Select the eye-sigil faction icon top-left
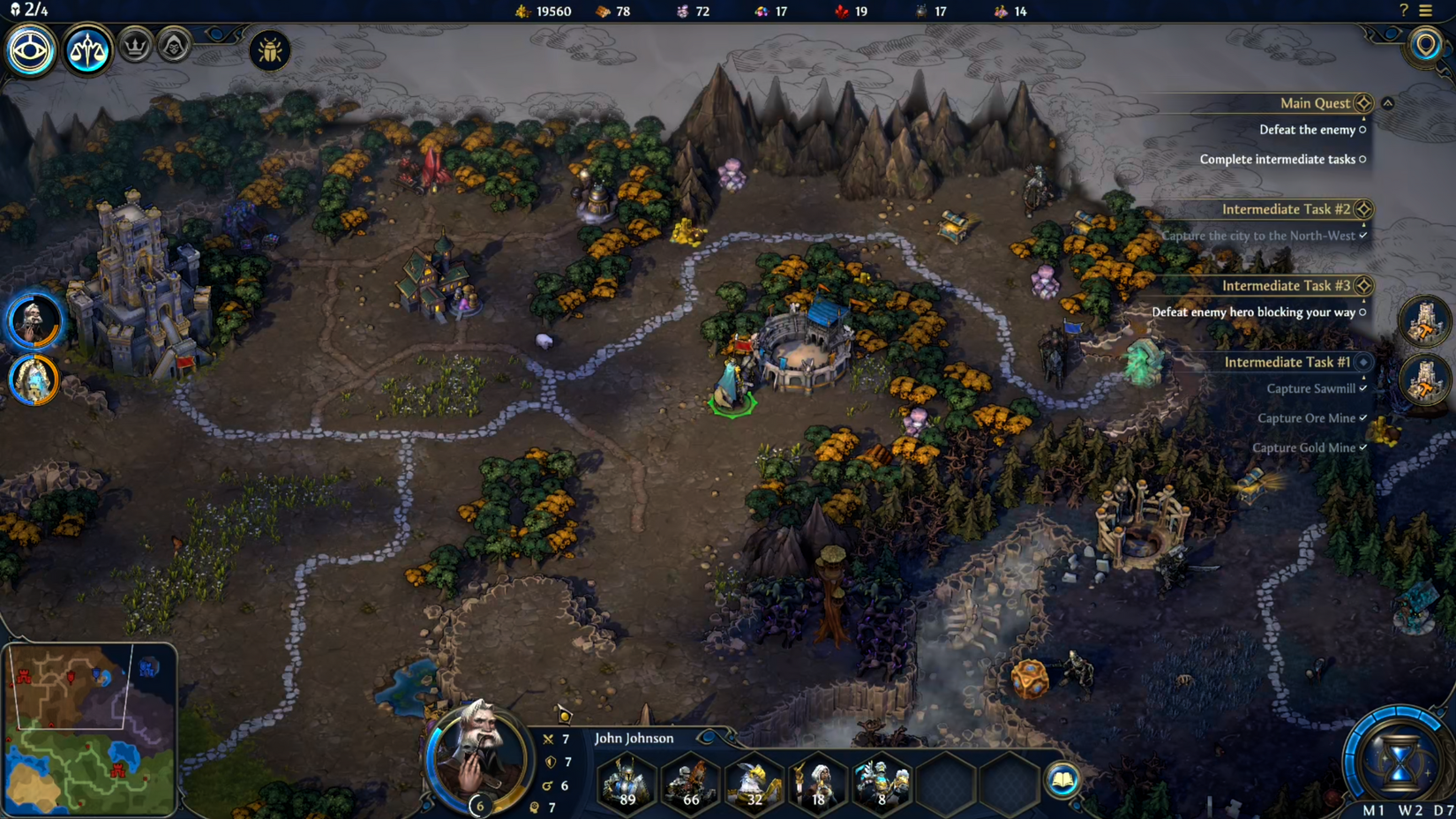Screen dimensions: 1456x819 point(29,50)
